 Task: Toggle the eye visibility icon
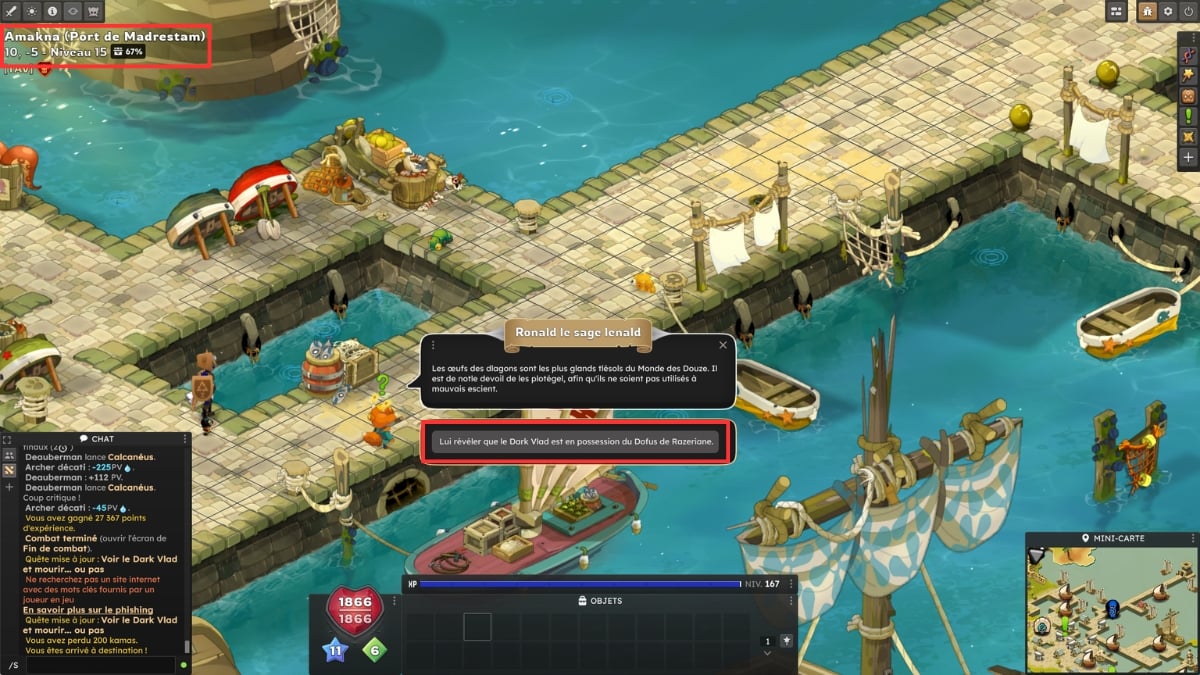[73, 10]
